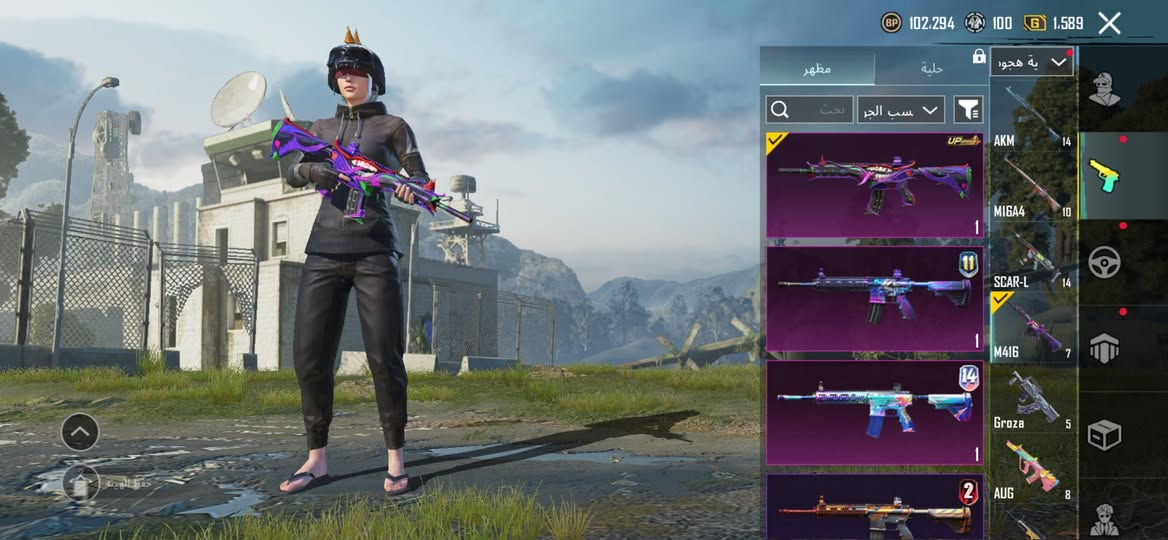Select the gold M416 skin with badge 2

coord(874,507)
